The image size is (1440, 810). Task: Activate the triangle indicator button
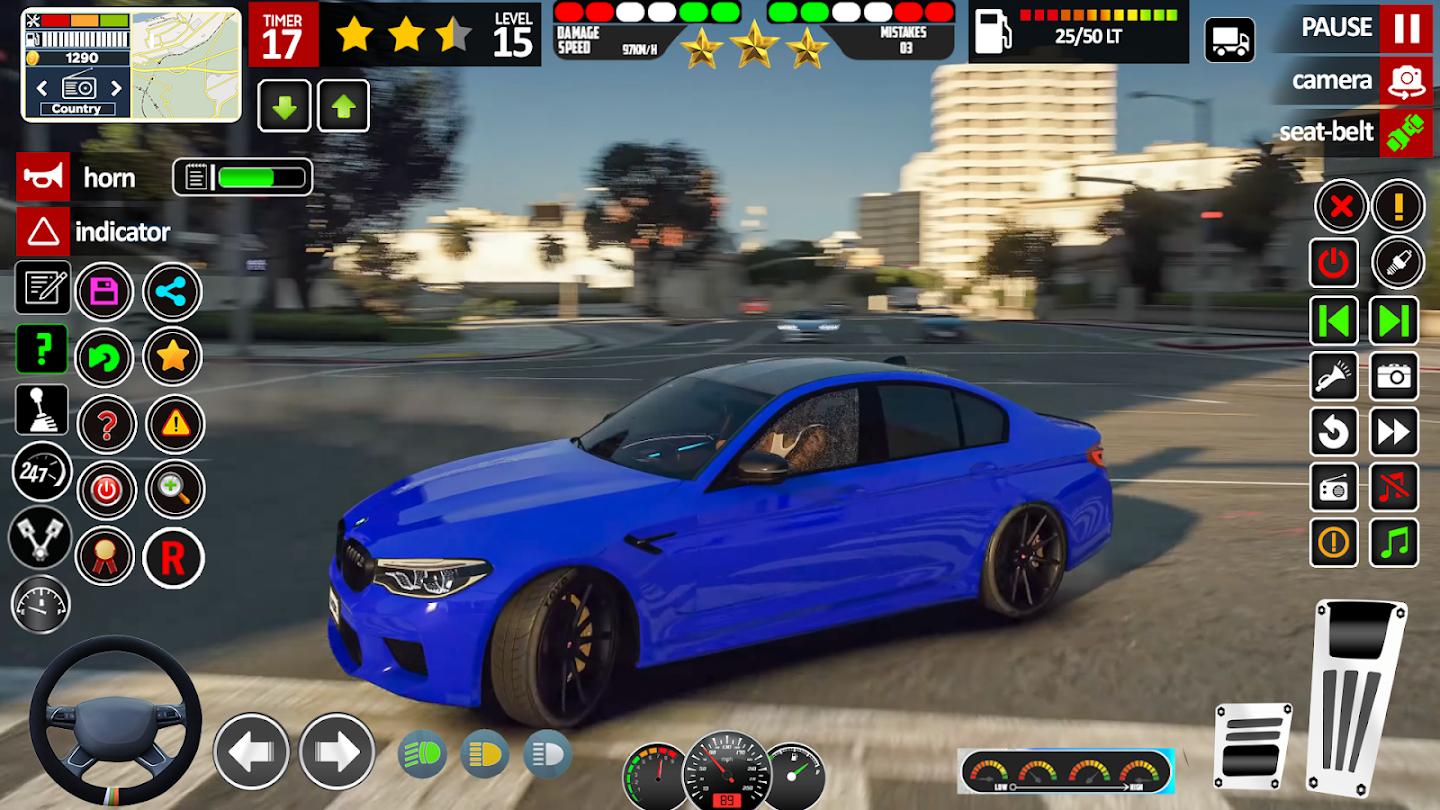coord(43,232)
